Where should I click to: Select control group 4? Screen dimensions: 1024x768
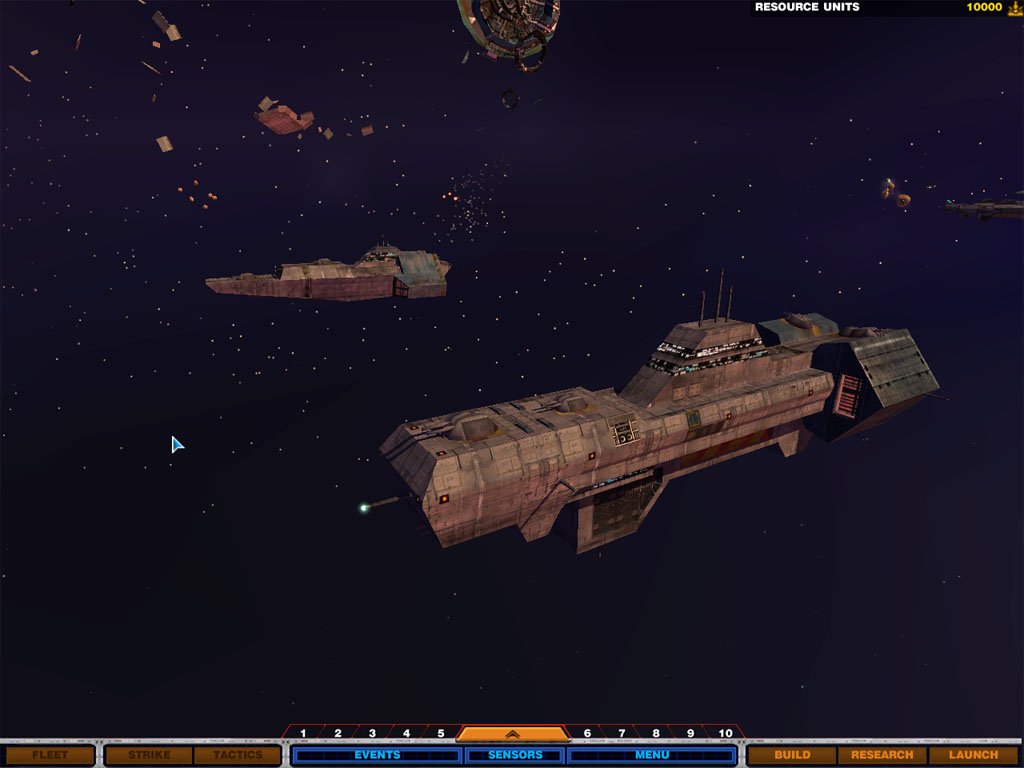tap(406, 733)
